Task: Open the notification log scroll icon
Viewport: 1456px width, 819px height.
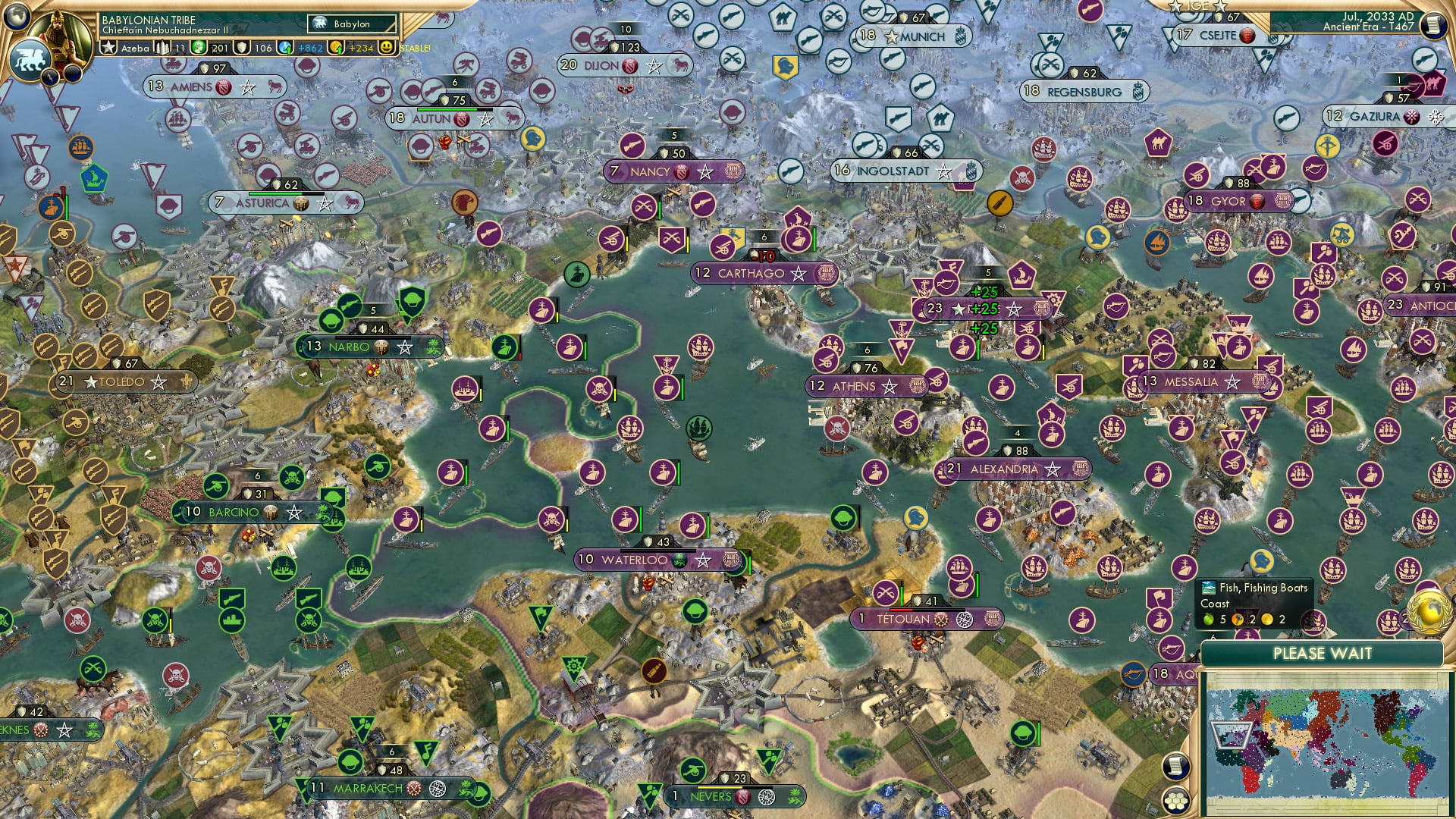Action: 1175,767
